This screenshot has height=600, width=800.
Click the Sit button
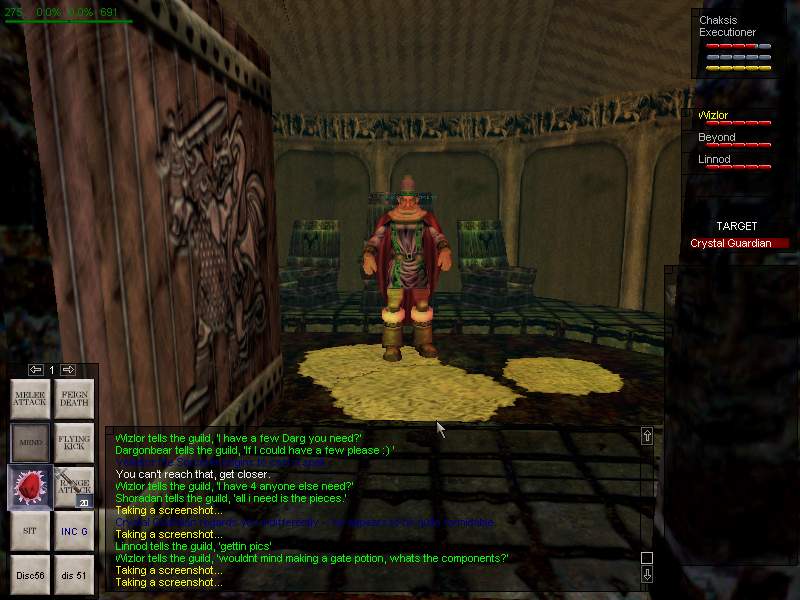[x=30, y=531]
